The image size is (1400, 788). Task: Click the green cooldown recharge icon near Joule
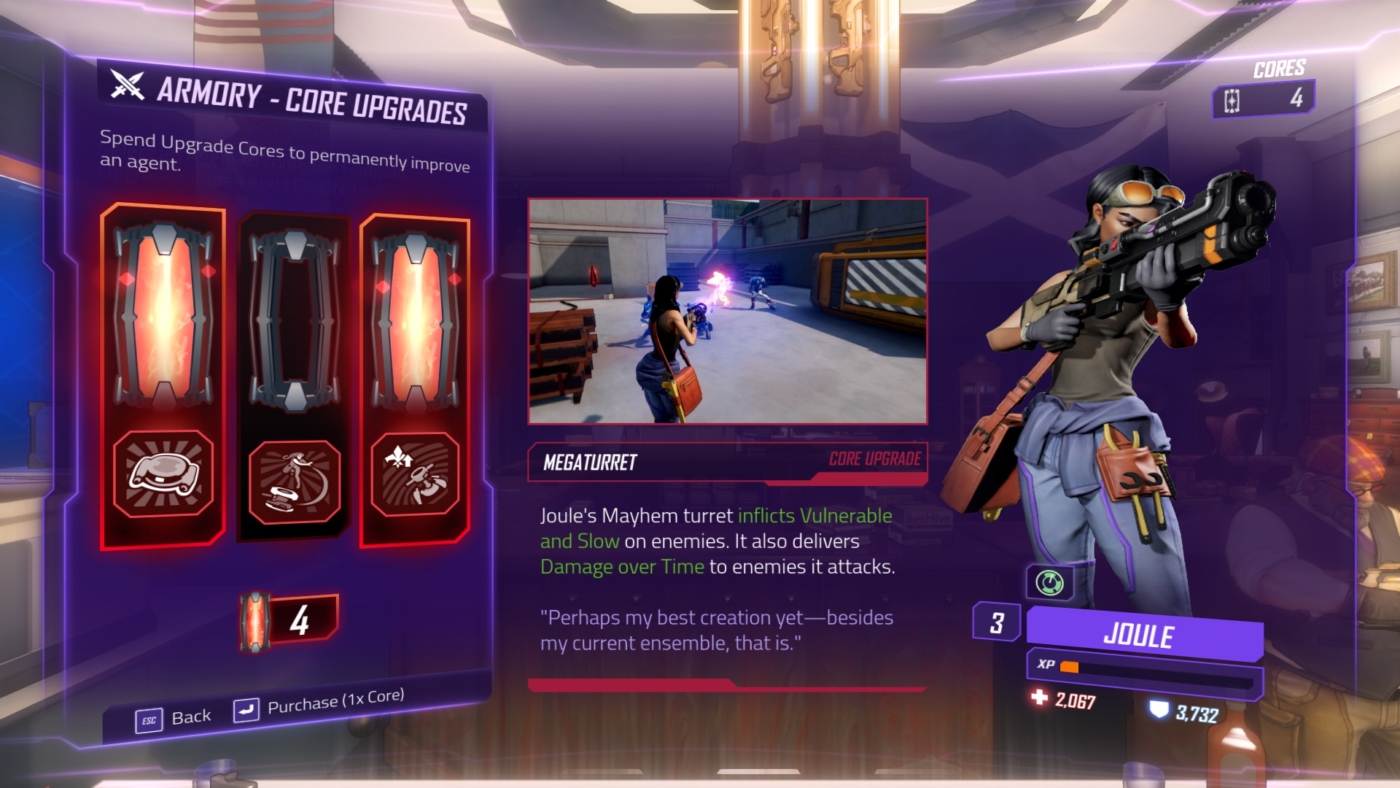coord(1048,581)
